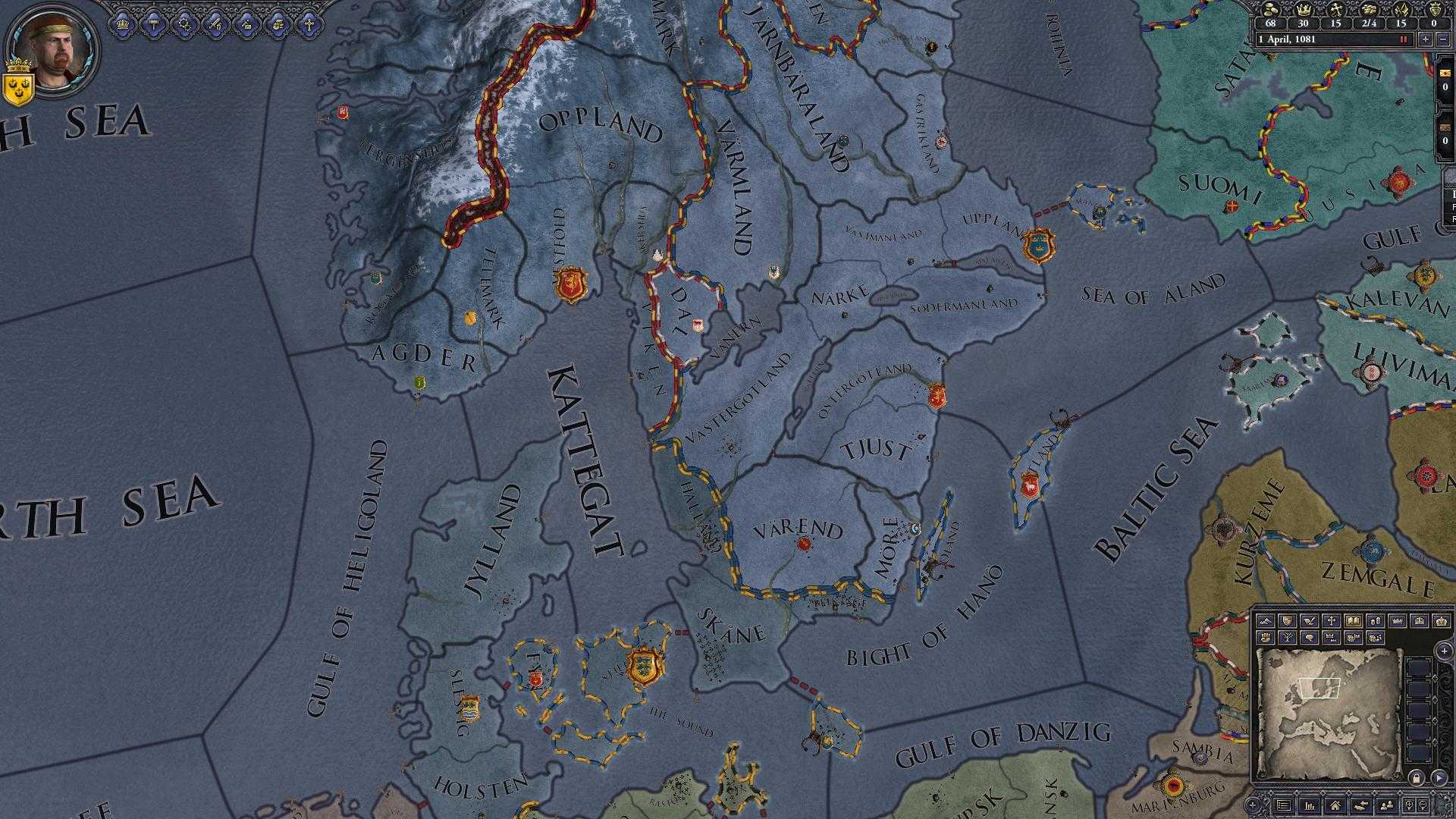Open the character finder from the bottom toolbar
The width and height of the screenshot is (1456, 819).
tap(1388, 806)
